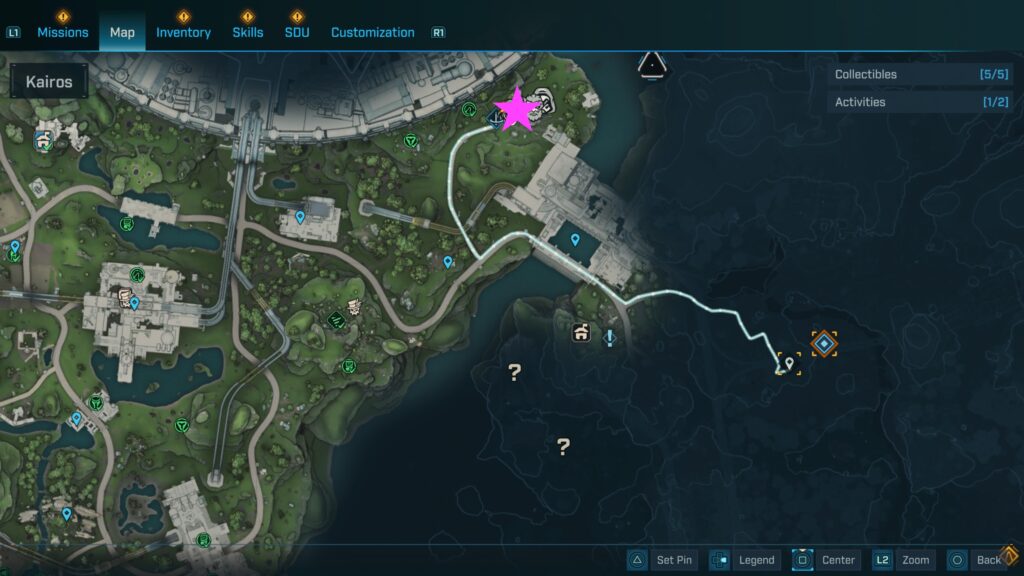The height and width of the screenshot is (576, 1024).
Task: Select the Activities tracker row
Action: point(919,102)
